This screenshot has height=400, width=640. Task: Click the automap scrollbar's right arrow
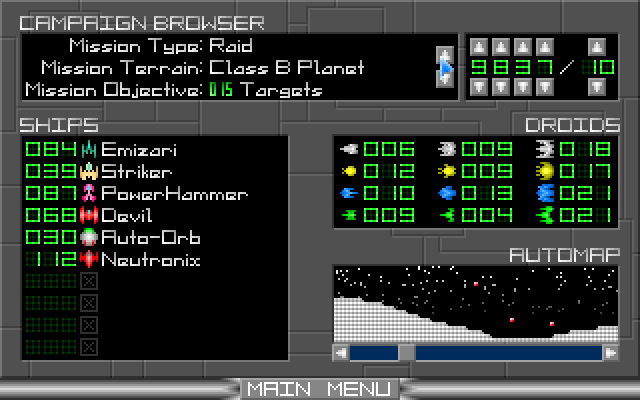click(610, 352)
